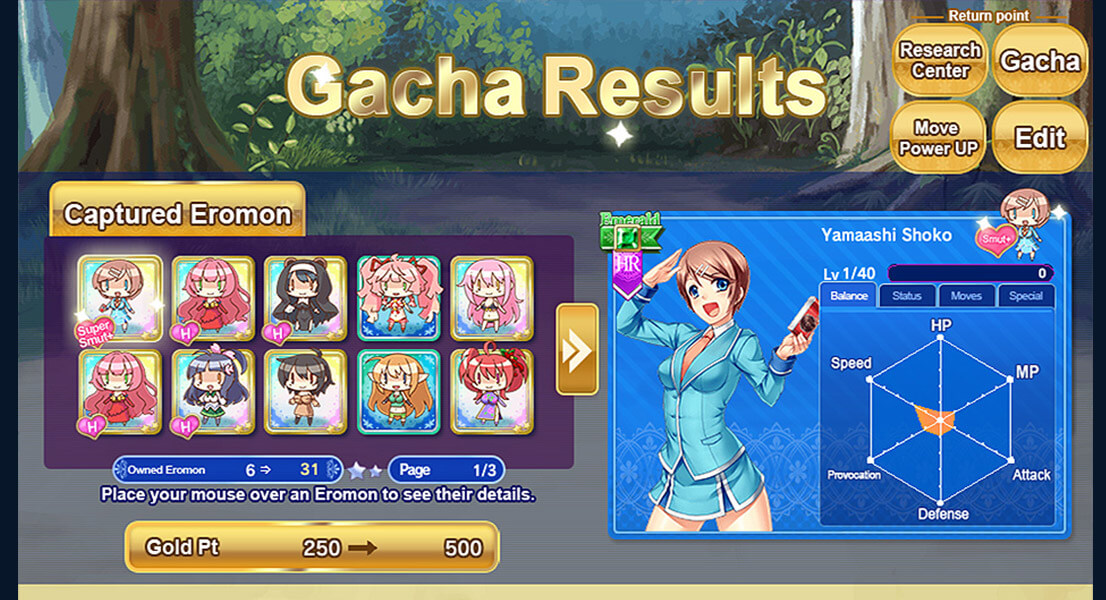Choose the pink twintail Eromon in teal frame
This screenshot has width=1106, height=600.
[399, 297]
